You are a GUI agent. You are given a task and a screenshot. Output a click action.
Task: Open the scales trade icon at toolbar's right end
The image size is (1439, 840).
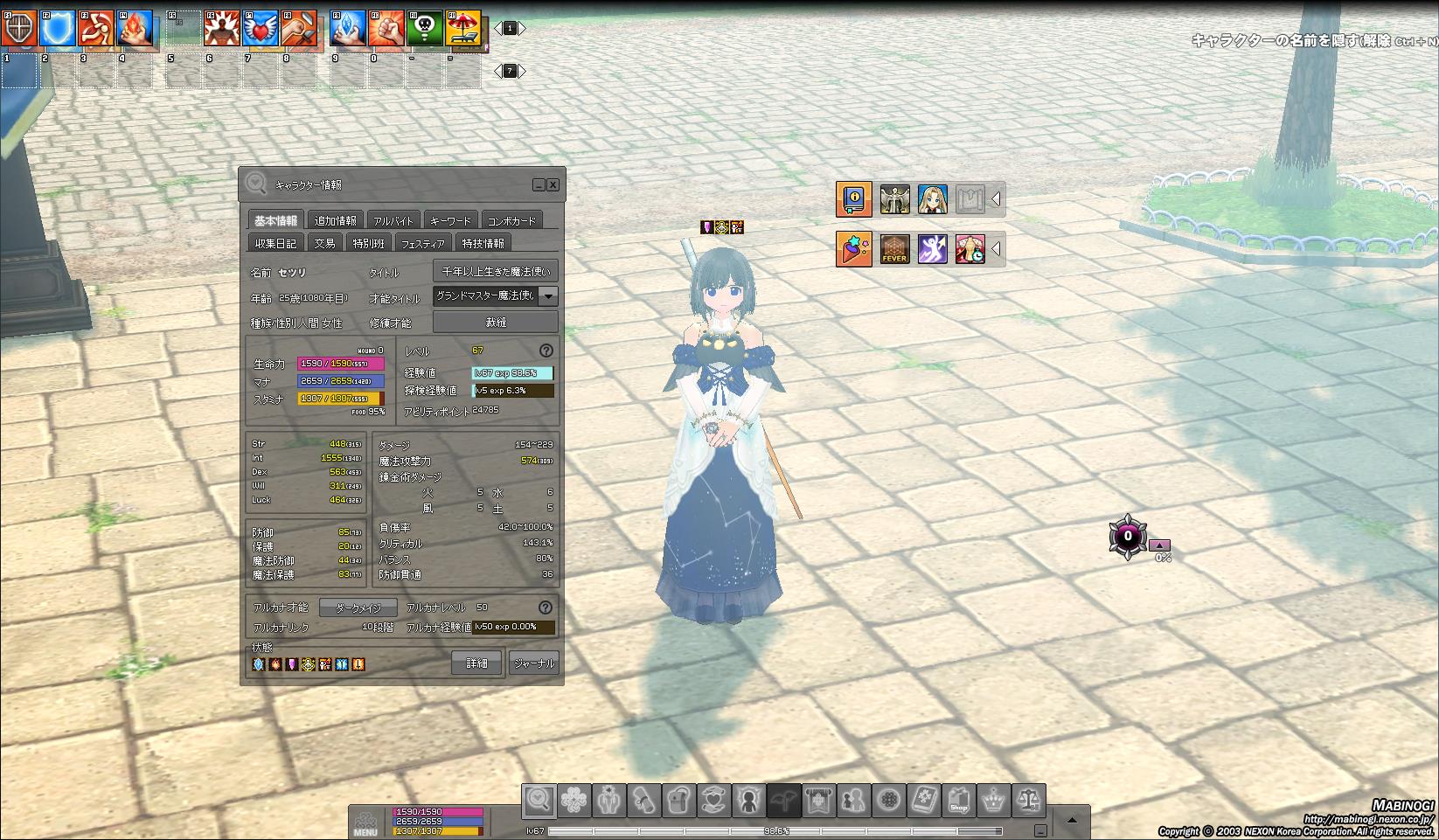[x=1027, y=799]
